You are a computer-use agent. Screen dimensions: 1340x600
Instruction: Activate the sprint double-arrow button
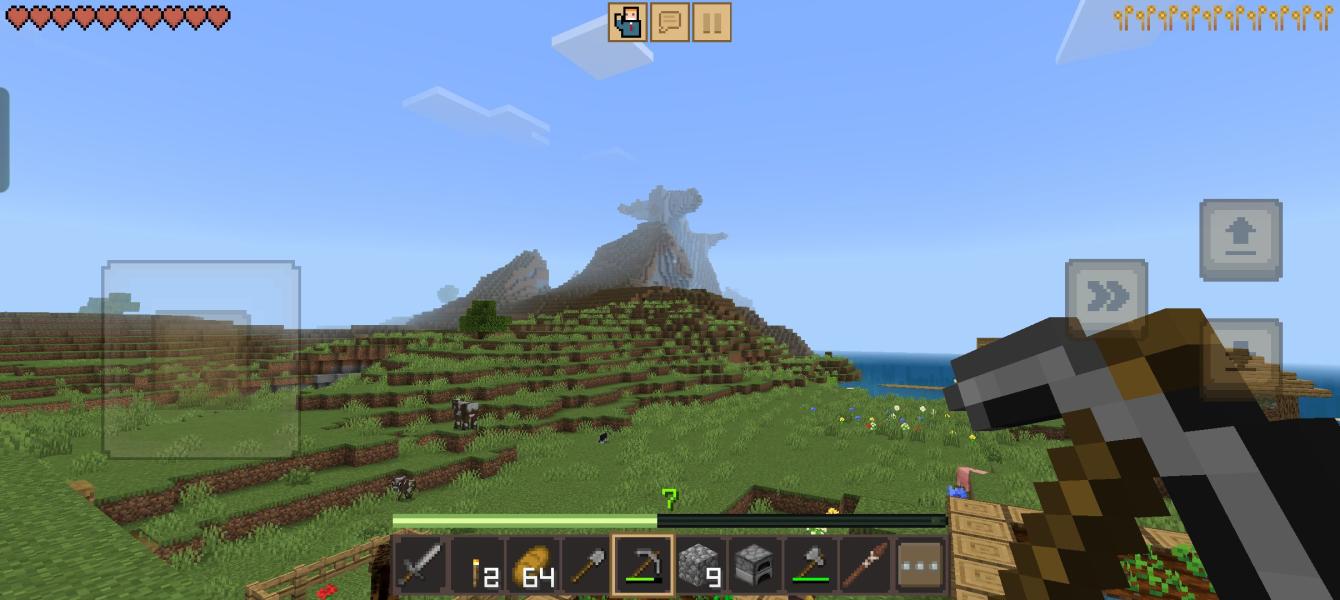coord(1106,297)
